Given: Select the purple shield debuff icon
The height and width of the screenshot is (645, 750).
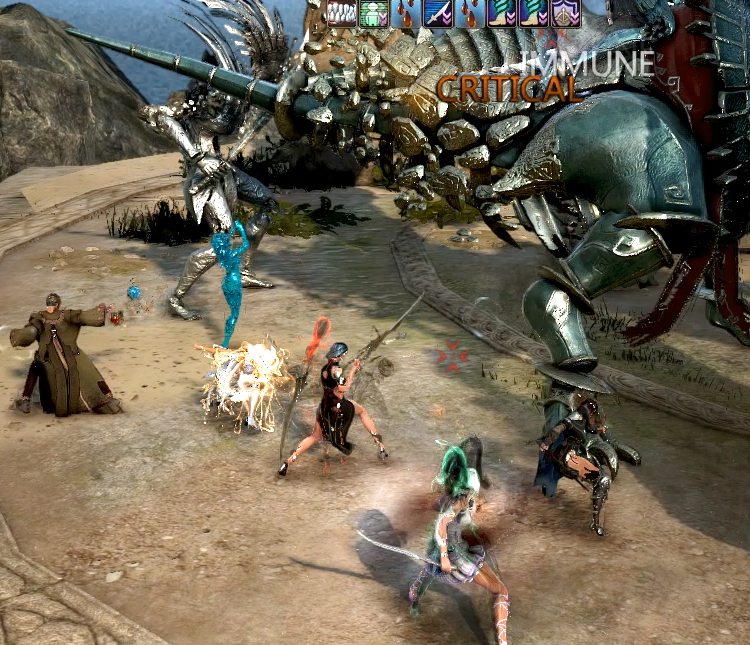Looking at the screenshot, I should (x=566, y=12).
